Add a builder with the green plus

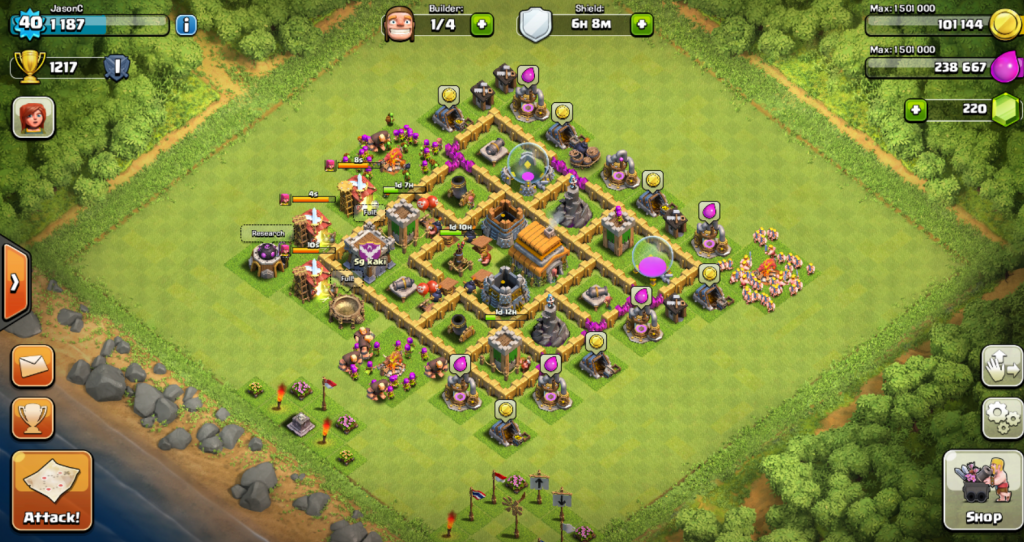click(482, 25)
